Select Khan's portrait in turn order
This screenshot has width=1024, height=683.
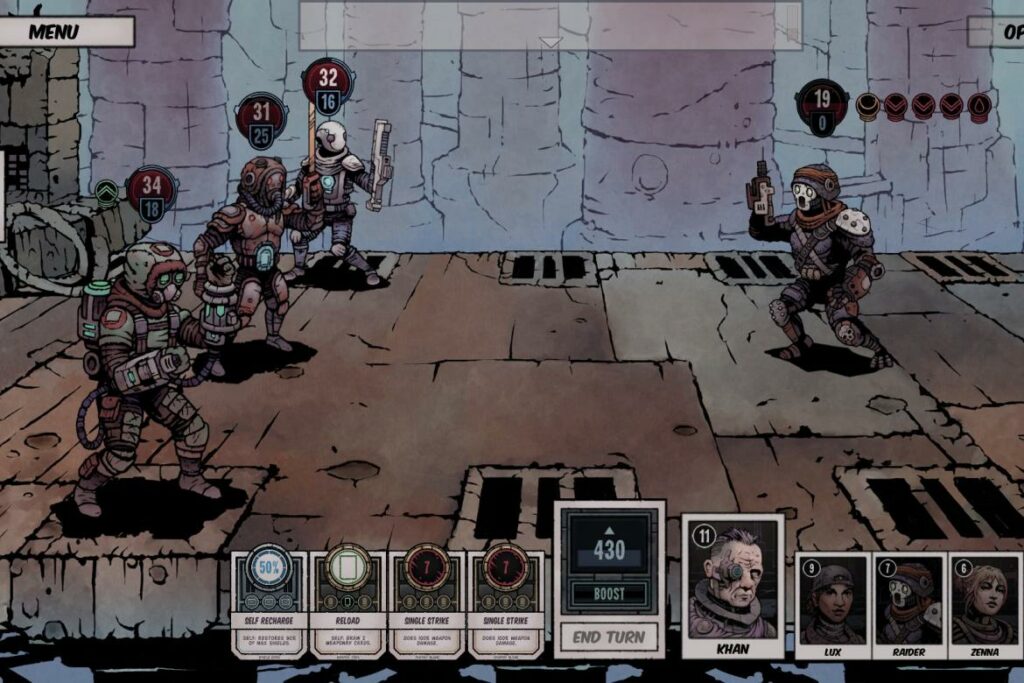[x=733, y=583]
